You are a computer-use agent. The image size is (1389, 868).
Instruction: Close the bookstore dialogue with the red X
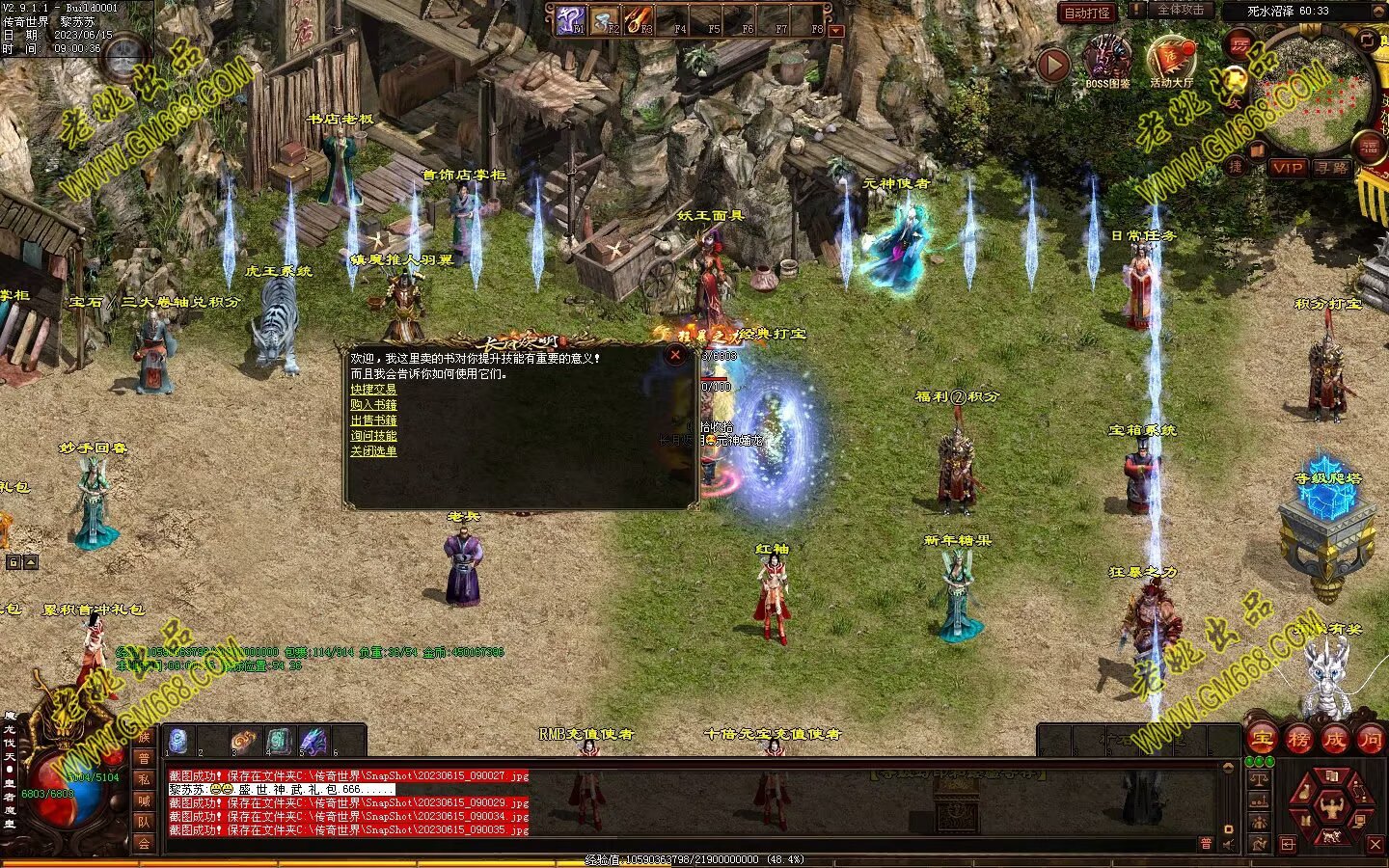click(675, 355)
